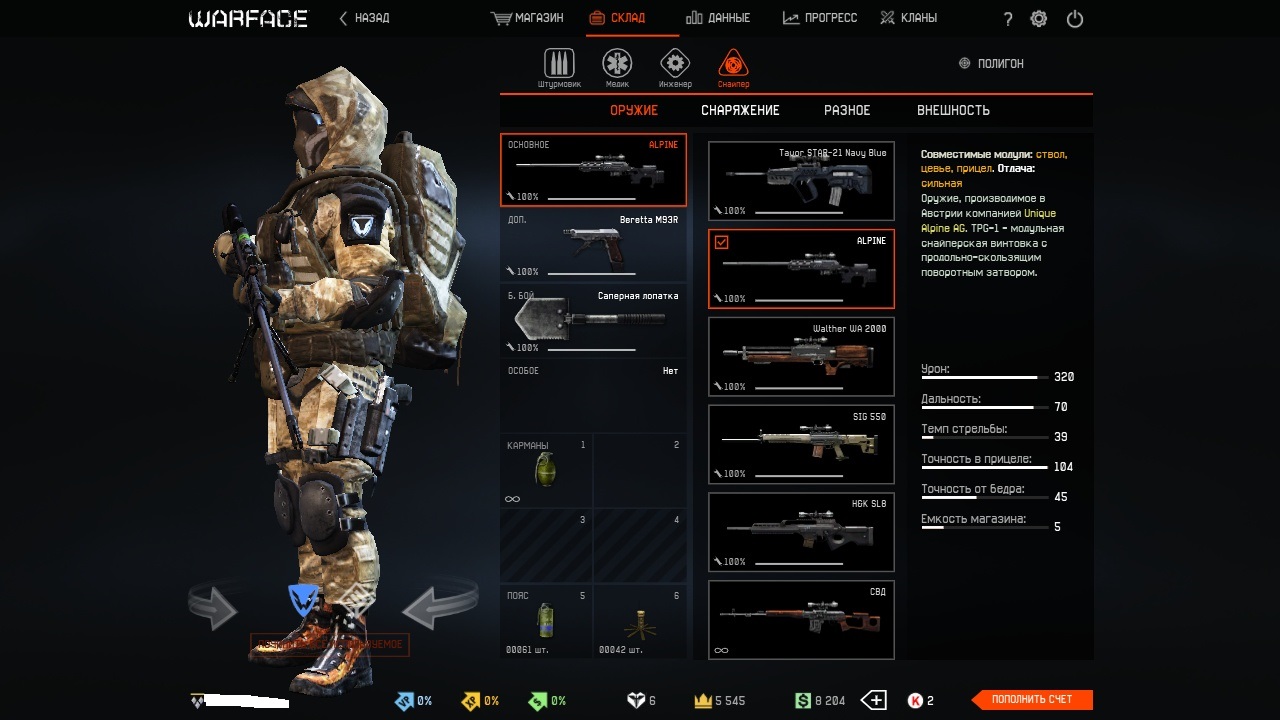Select the Инженер class

[675, 68]
